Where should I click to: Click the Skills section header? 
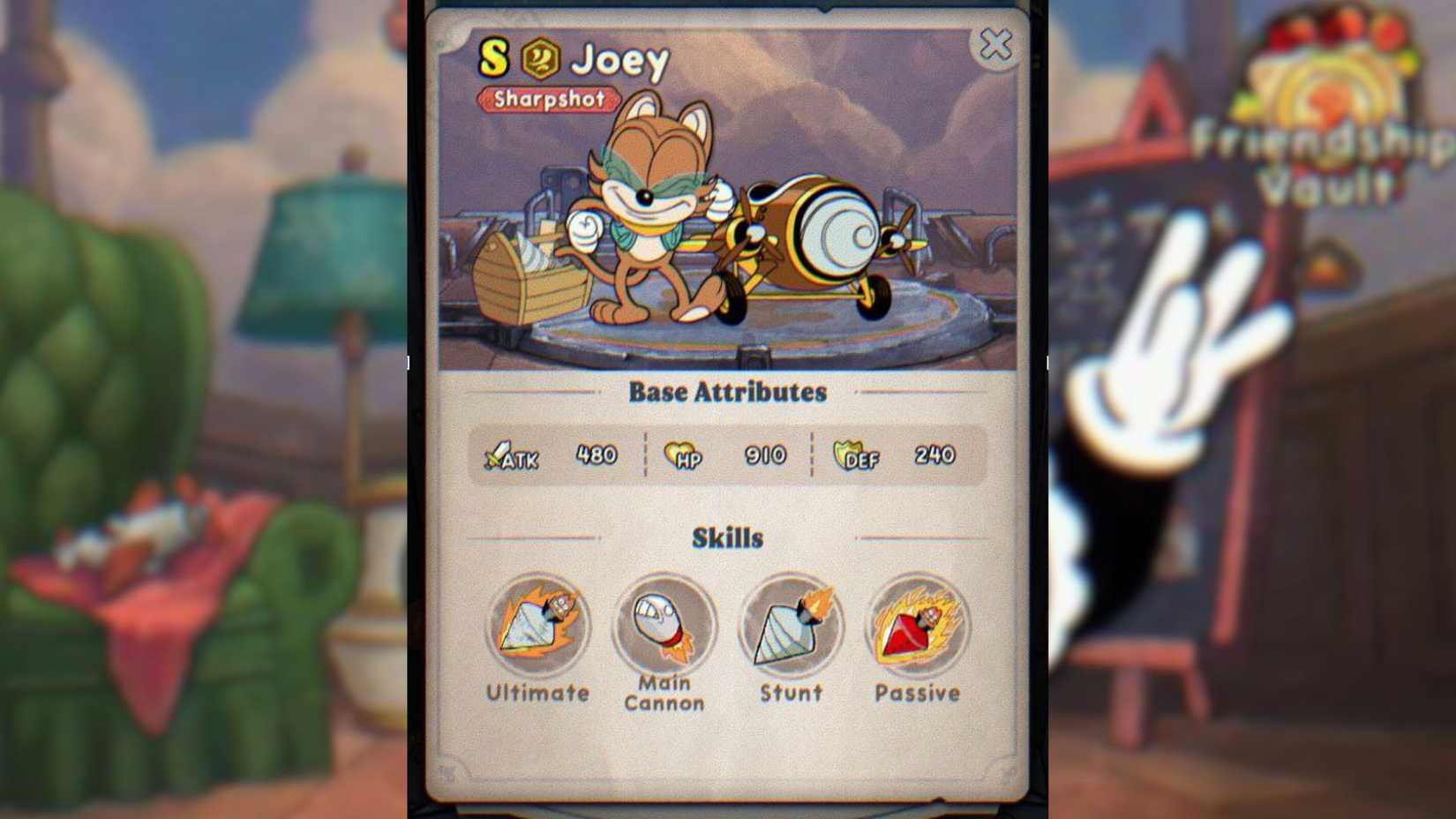click(x=726, y=537)
